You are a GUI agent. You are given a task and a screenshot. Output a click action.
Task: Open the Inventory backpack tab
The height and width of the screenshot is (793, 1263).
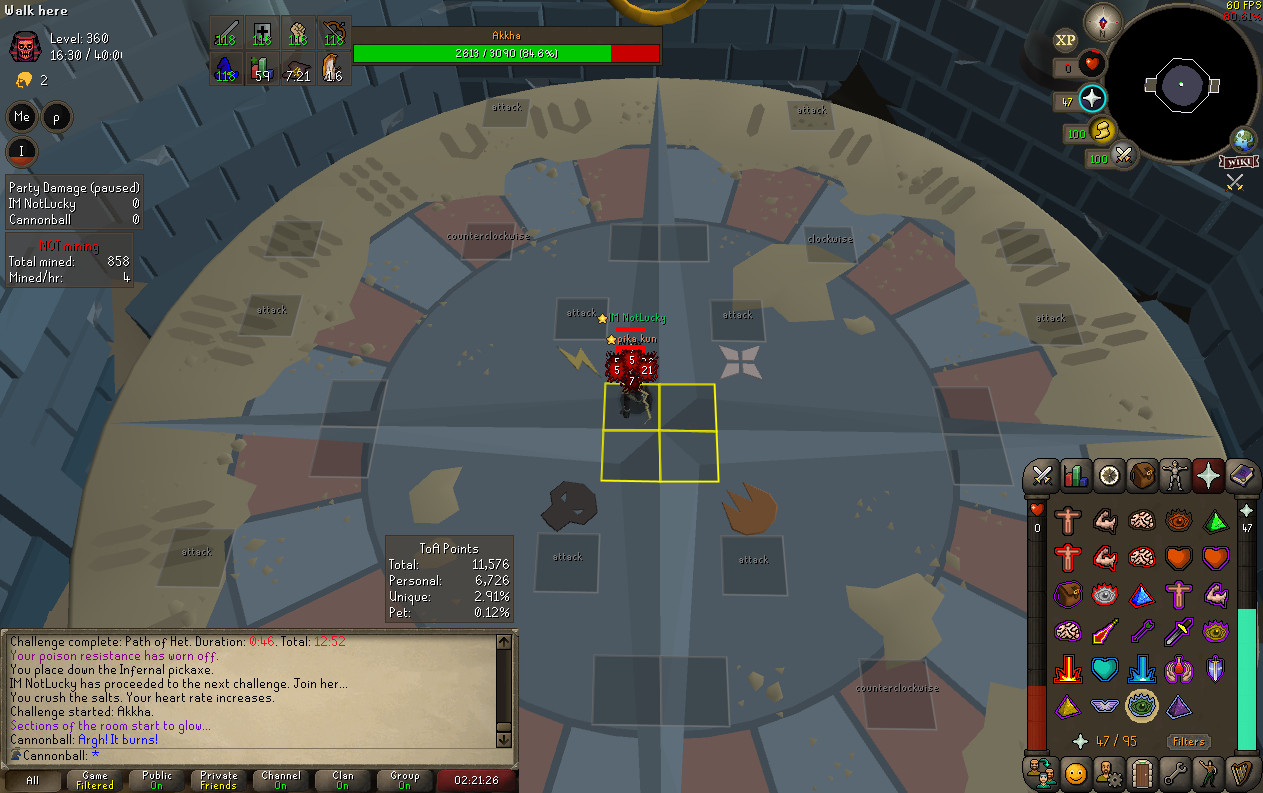coord(1141,477)
